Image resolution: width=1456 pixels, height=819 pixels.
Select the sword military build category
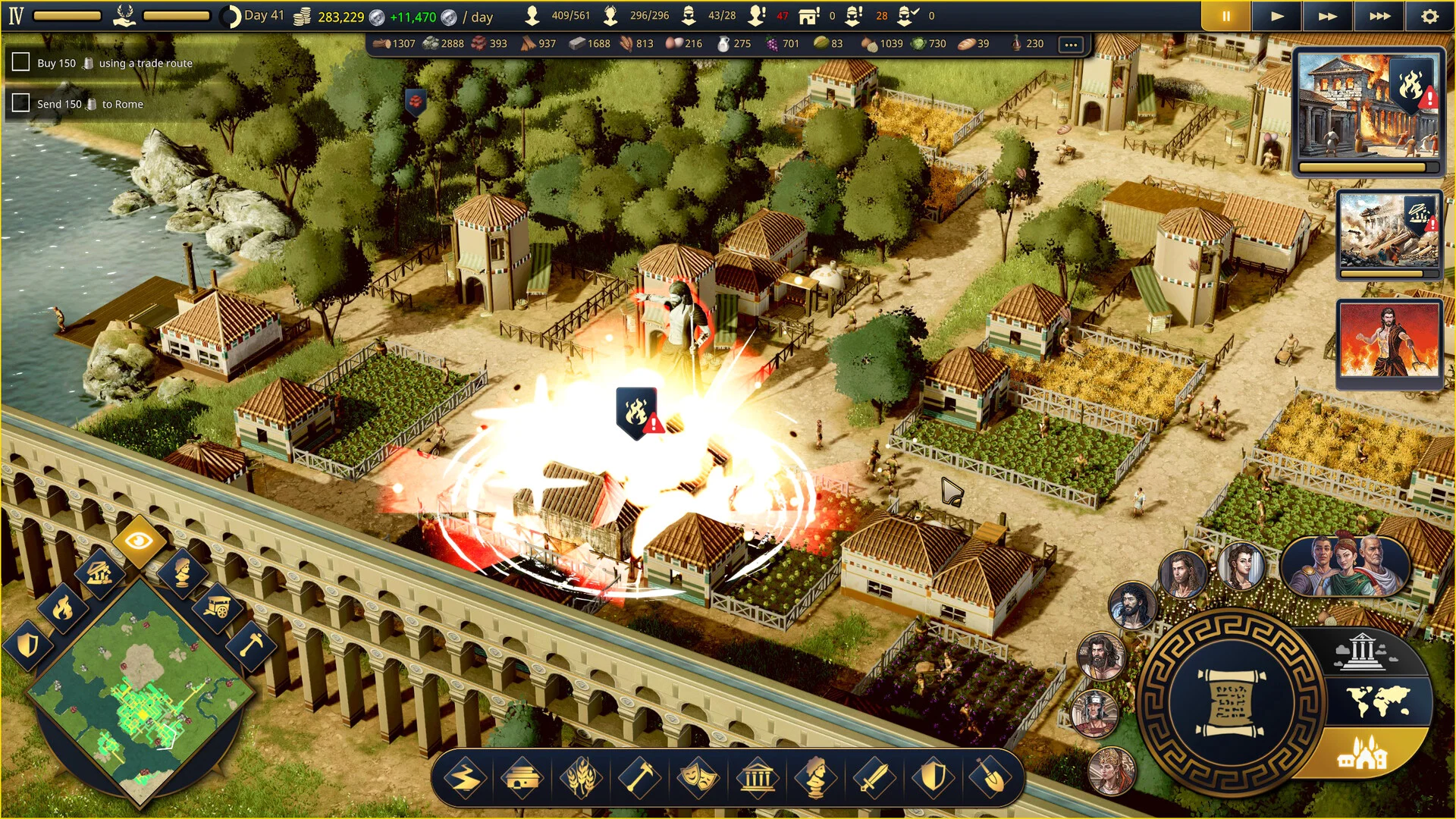874,778
